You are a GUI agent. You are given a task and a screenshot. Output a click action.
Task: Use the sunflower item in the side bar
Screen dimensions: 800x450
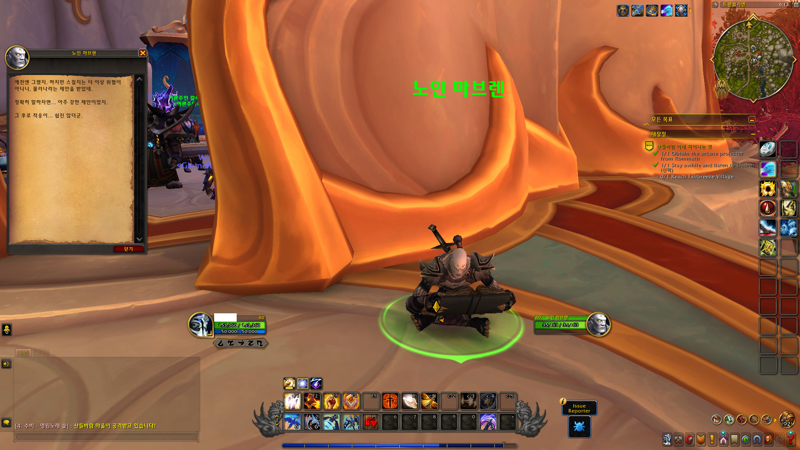[x=767, y=189]
